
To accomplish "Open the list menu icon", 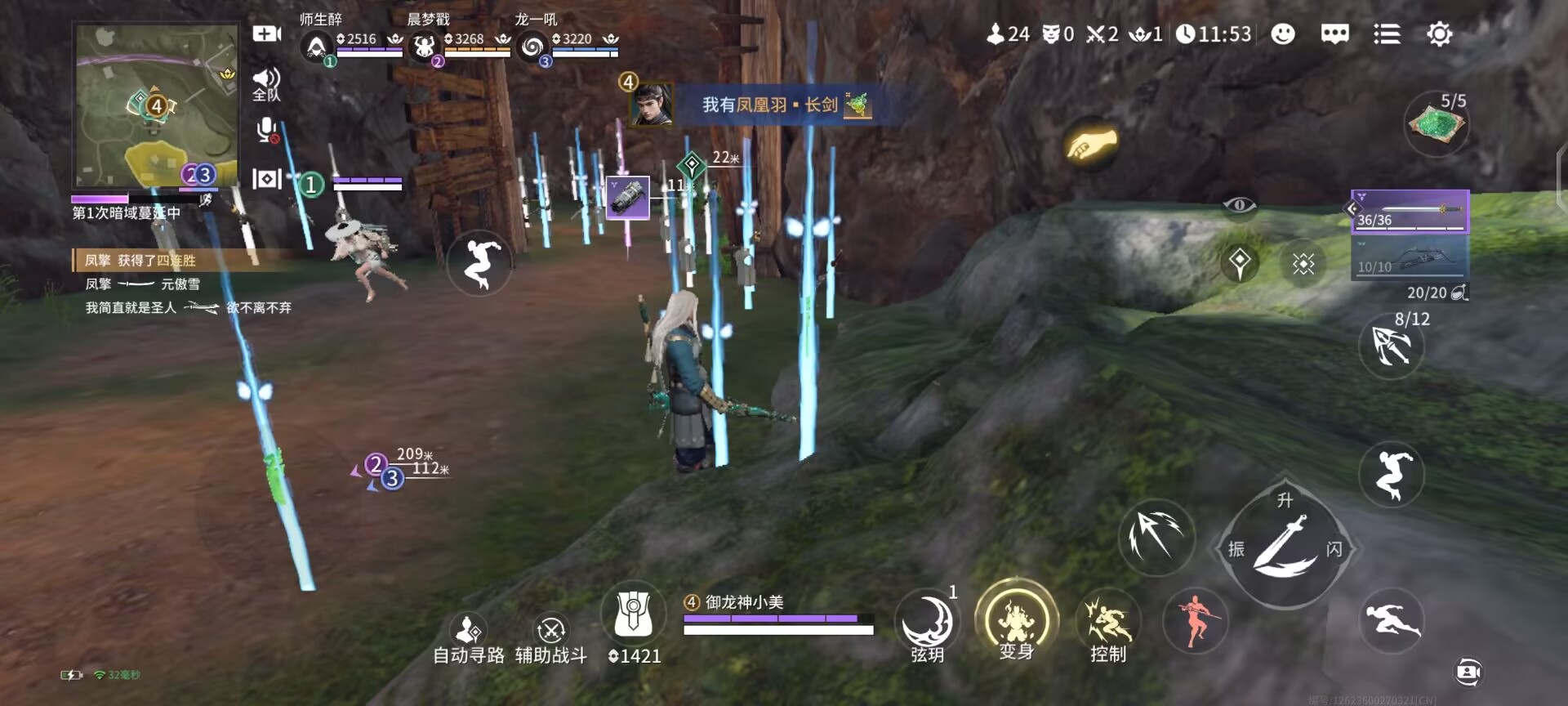I will coord(1387,34).
